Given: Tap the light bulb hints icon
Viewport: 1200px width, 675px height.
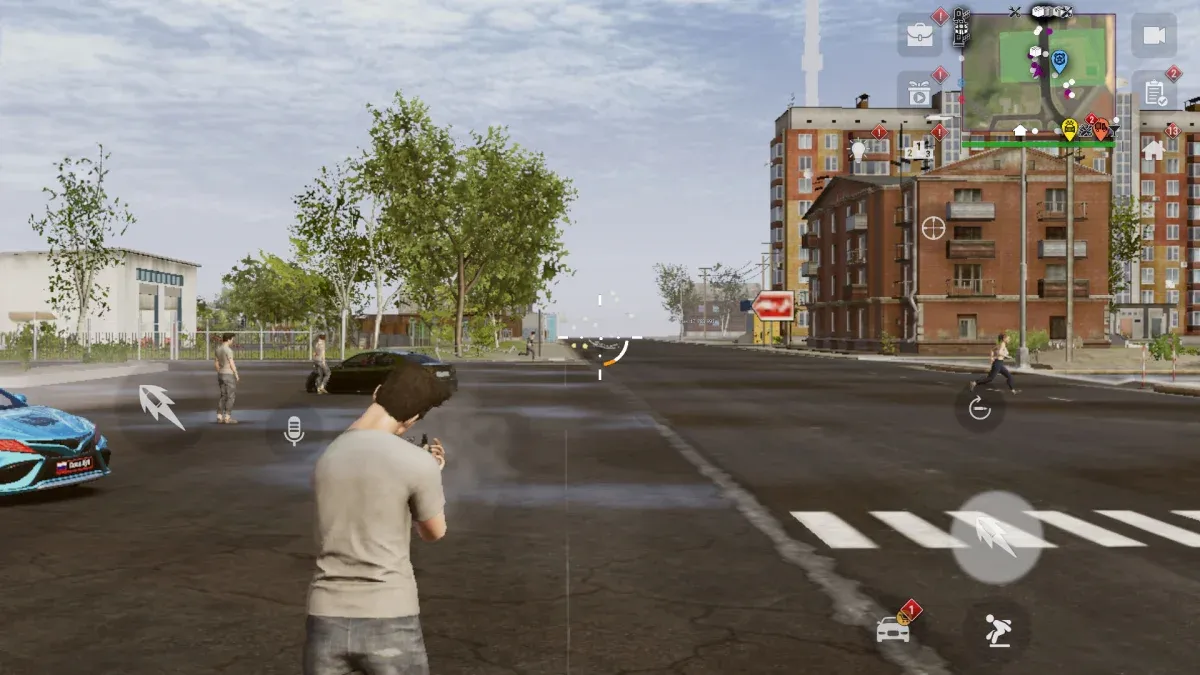Looking at the screenshot, I should (x=858, y=151).
